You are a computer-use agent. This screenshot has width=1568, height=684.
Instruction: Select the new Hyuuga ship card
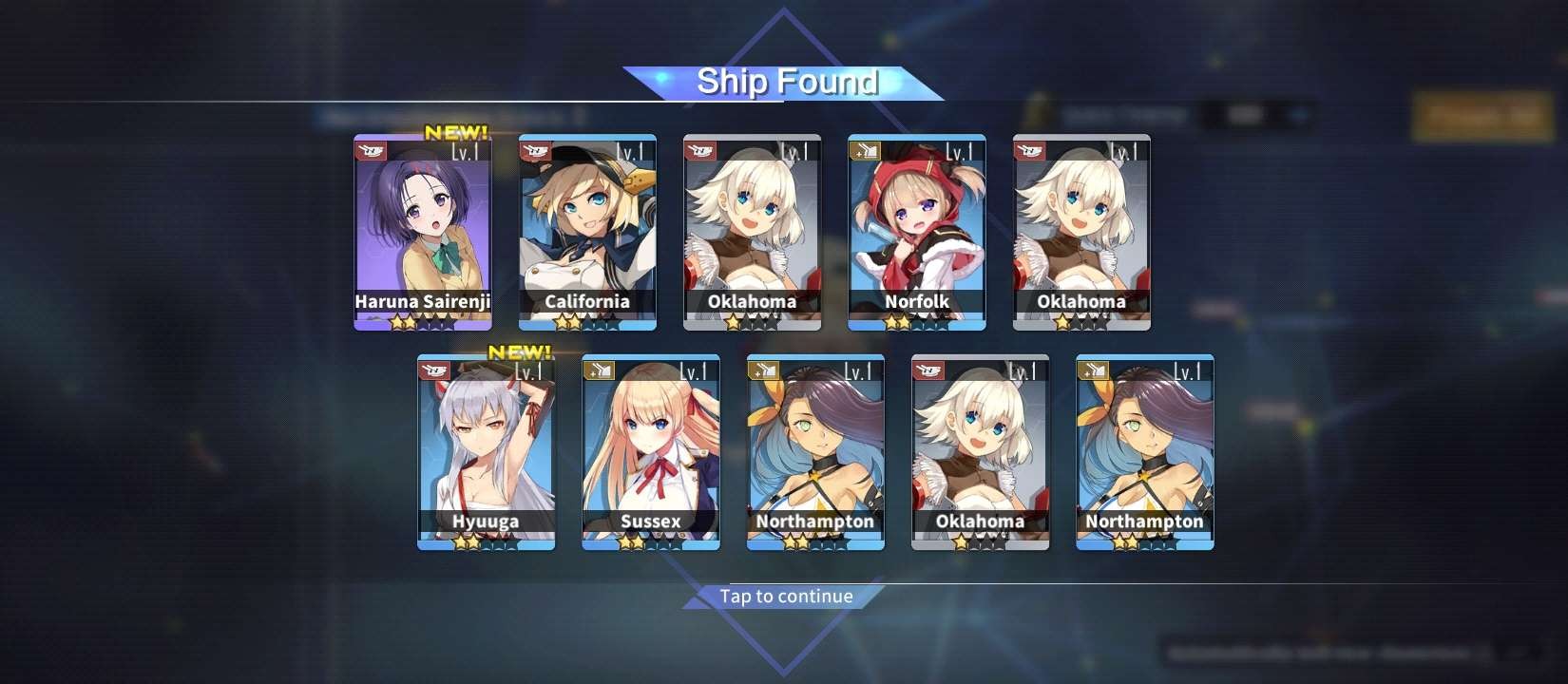[487, 453]
